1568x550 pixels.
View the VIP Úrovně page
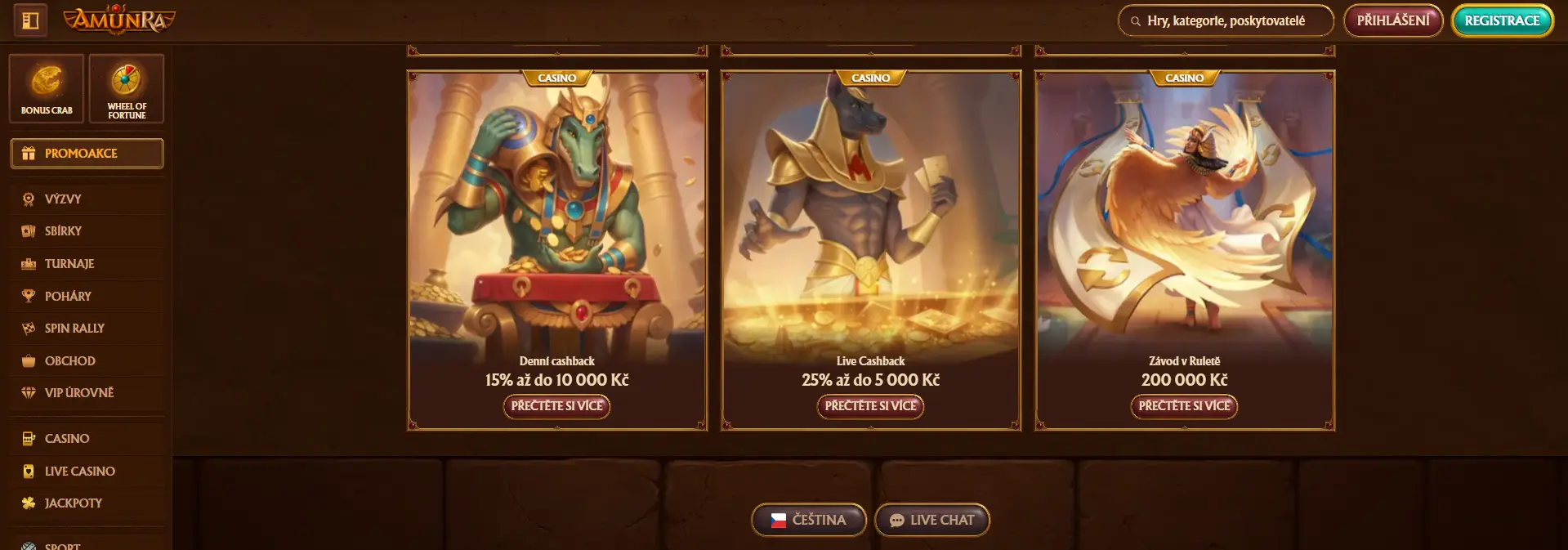78,393
